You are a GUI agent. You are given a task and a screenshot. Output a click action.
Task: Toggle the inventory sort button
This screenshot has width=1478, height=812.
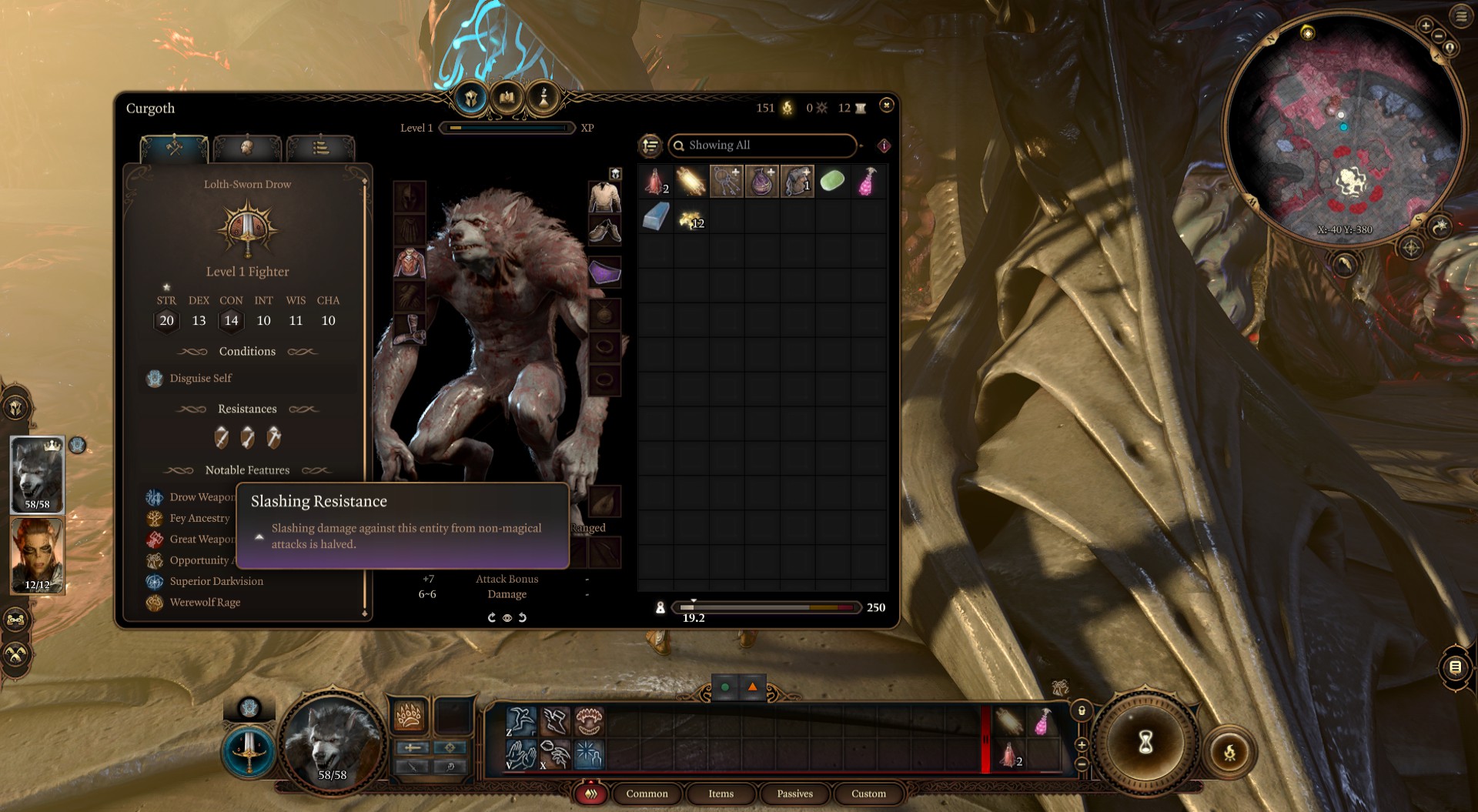[x=650, y=145]
